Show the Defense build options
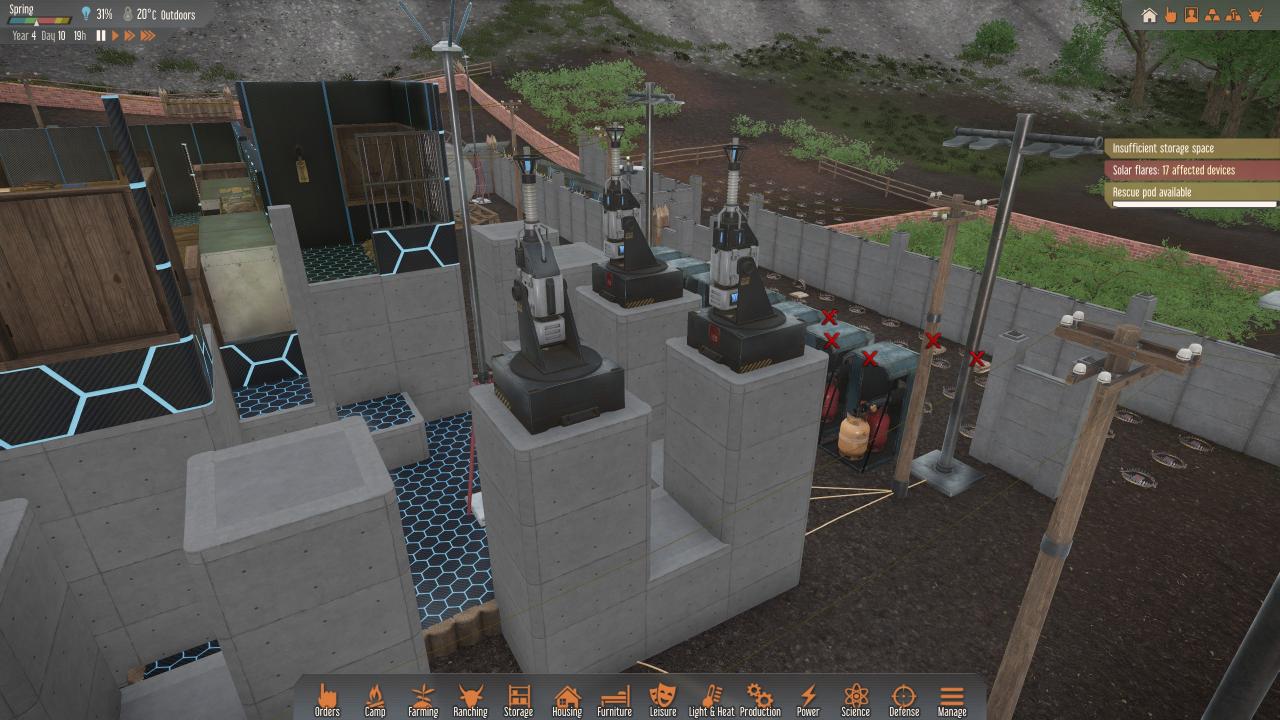Image resolution: width=1280 pixels, height=720 pixels. [903, 699]
